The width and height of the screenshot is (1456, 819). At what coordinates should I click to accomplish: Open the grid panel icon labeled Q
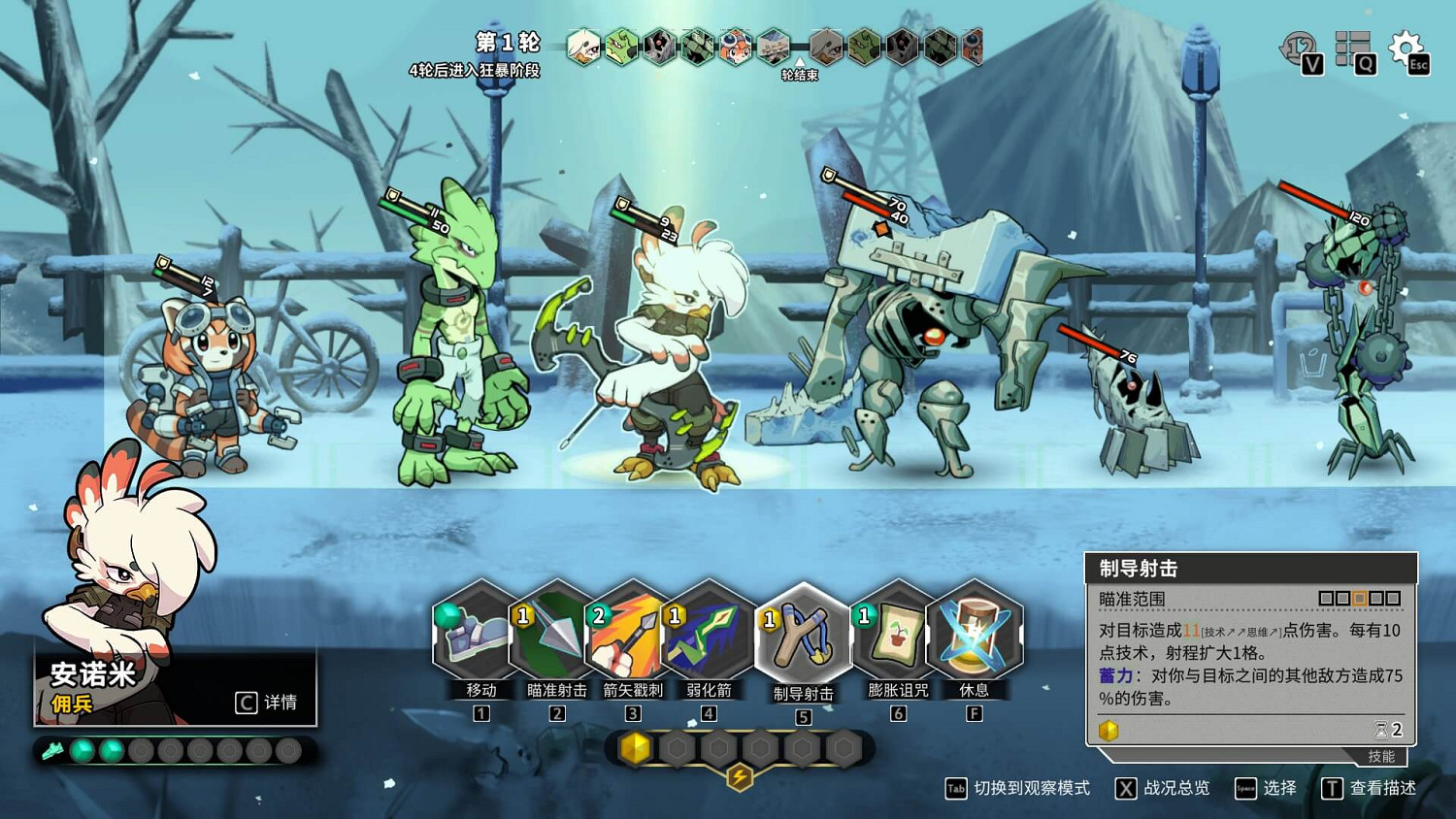tap(1353, 49)
